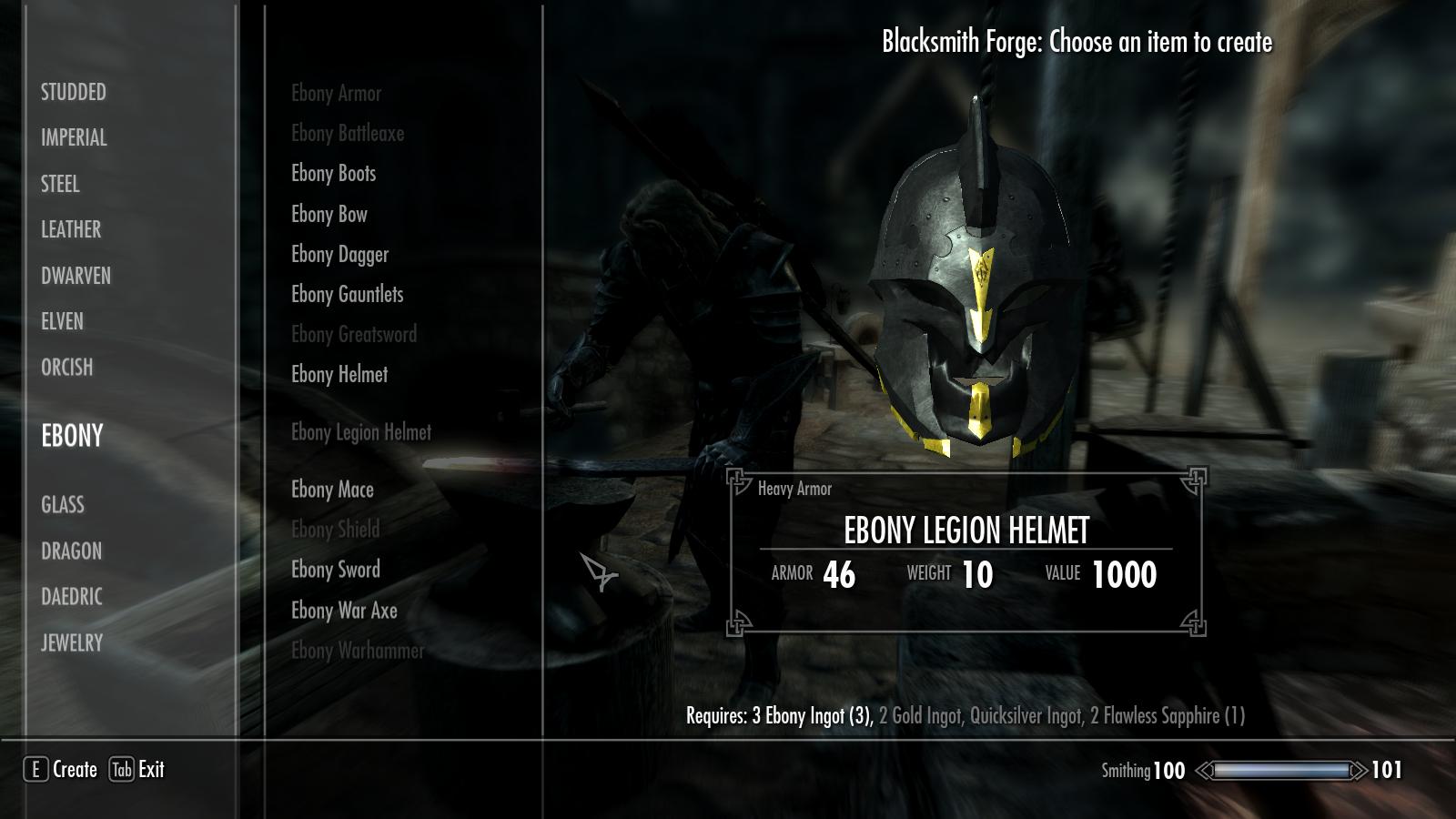
Task: Choose the Leather category
Action: 71,229
